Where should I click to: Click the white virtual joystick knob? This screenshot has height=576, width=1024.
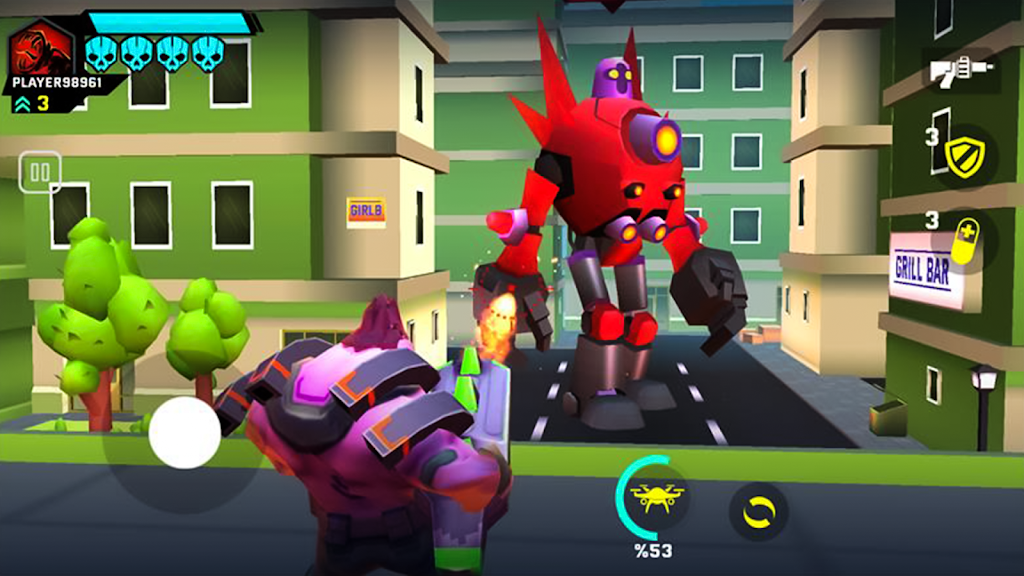[185, 432]
